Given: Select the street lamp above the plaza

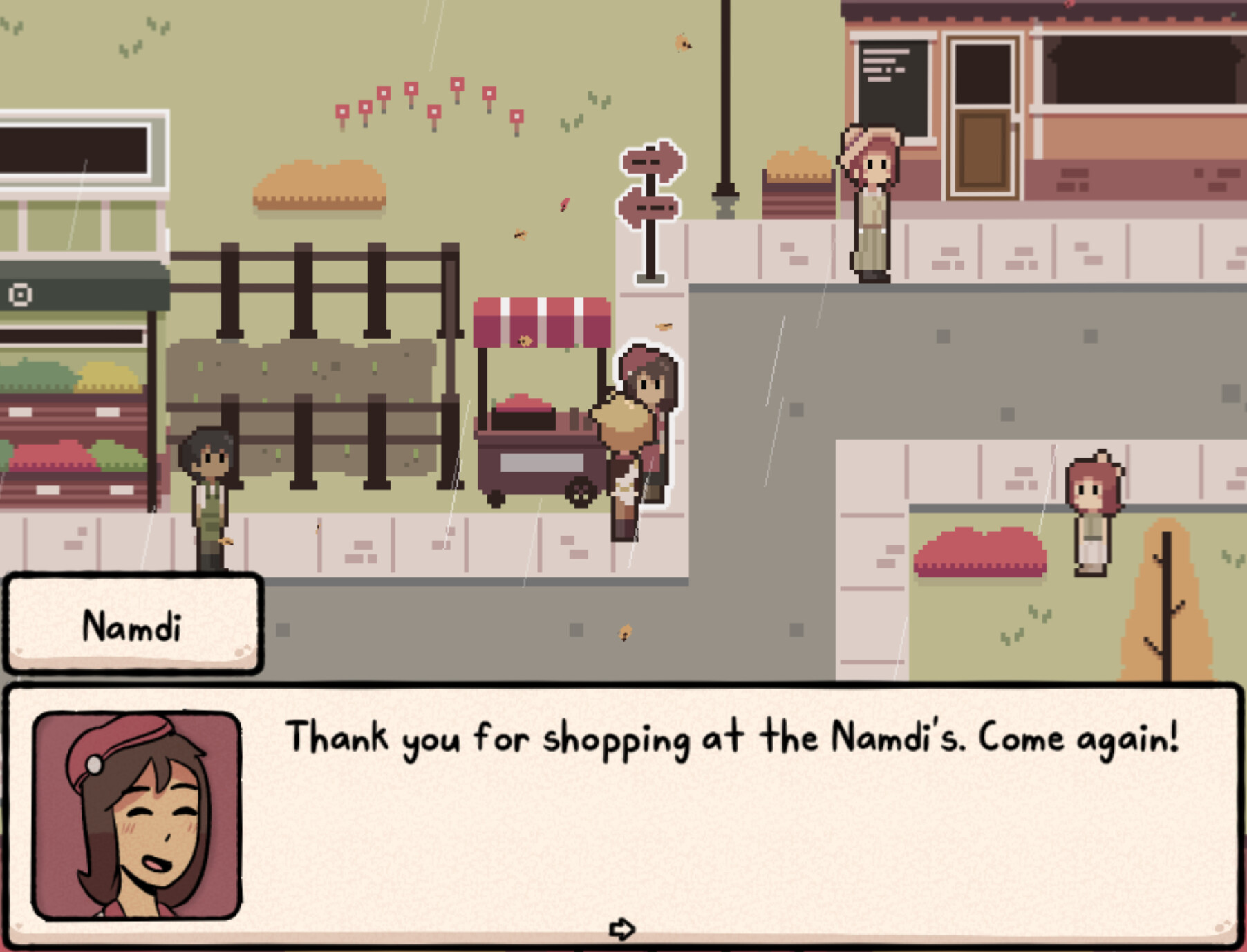Looking at the screenshot, I should (726, 104).
